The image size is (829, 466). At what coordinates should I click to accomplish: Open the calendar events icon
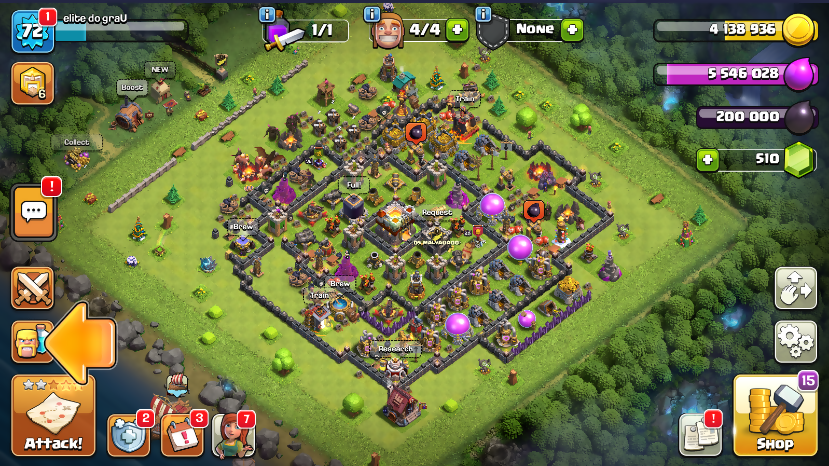click(x=182, y=435)
